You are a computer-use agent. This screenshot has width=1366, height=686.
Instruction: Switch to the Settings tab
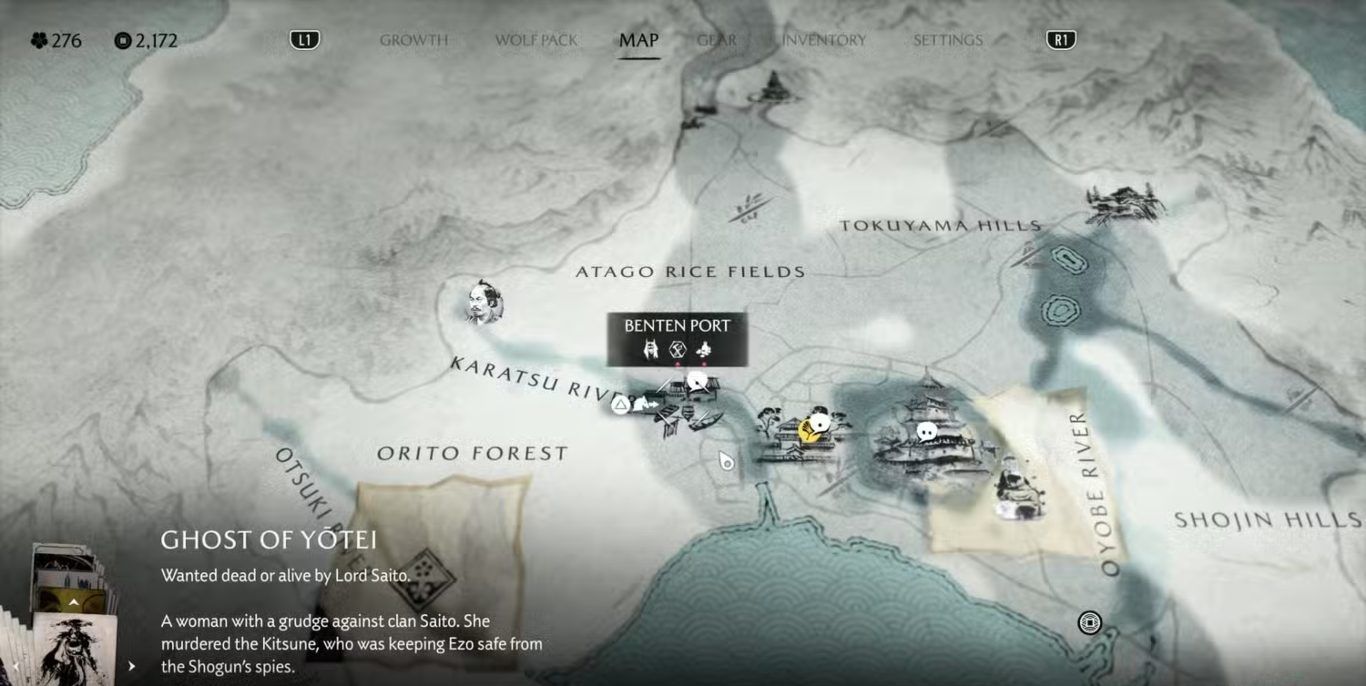[947, 40]
